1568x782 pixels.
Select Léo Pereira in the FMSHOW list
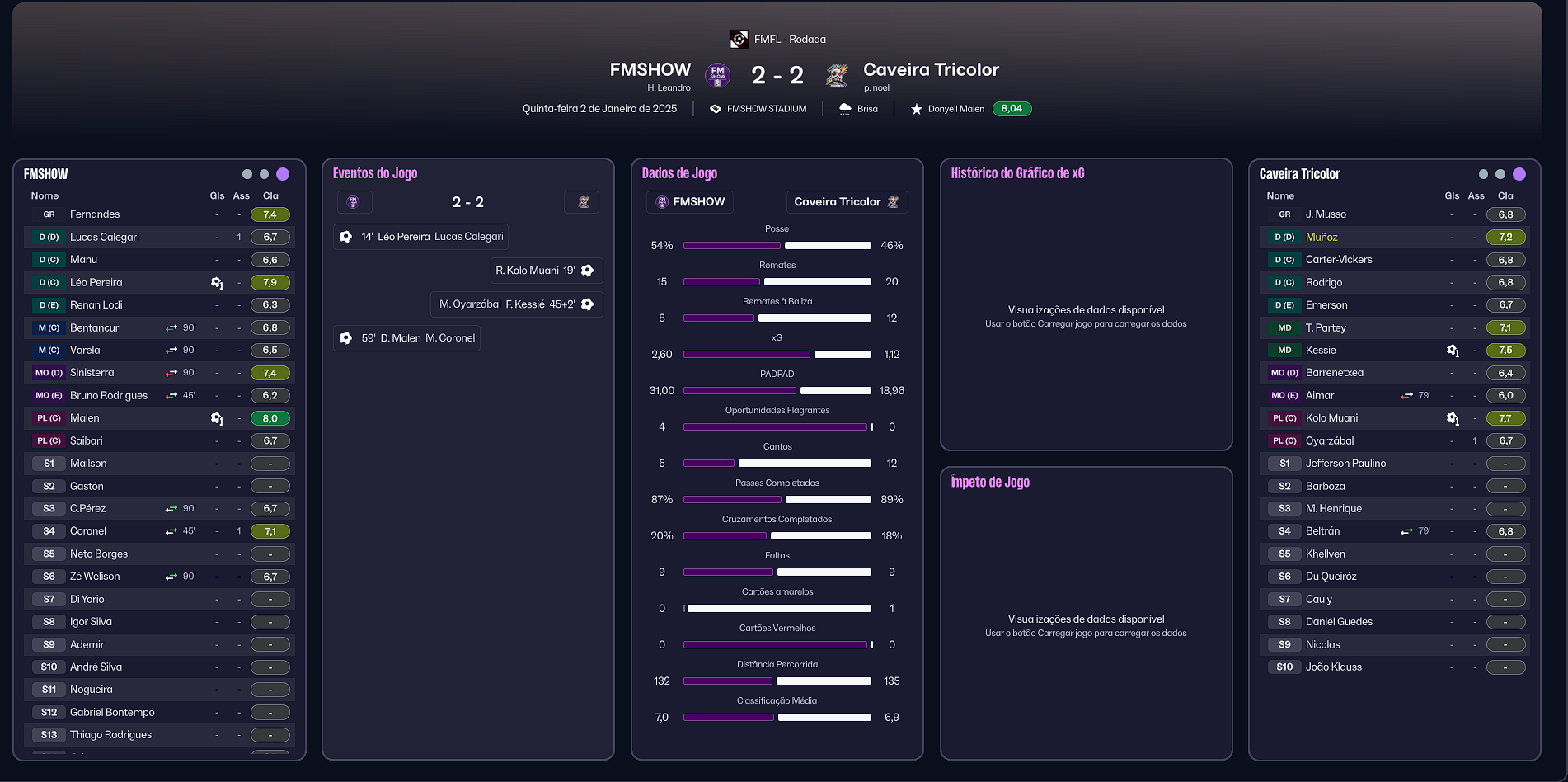96,282
